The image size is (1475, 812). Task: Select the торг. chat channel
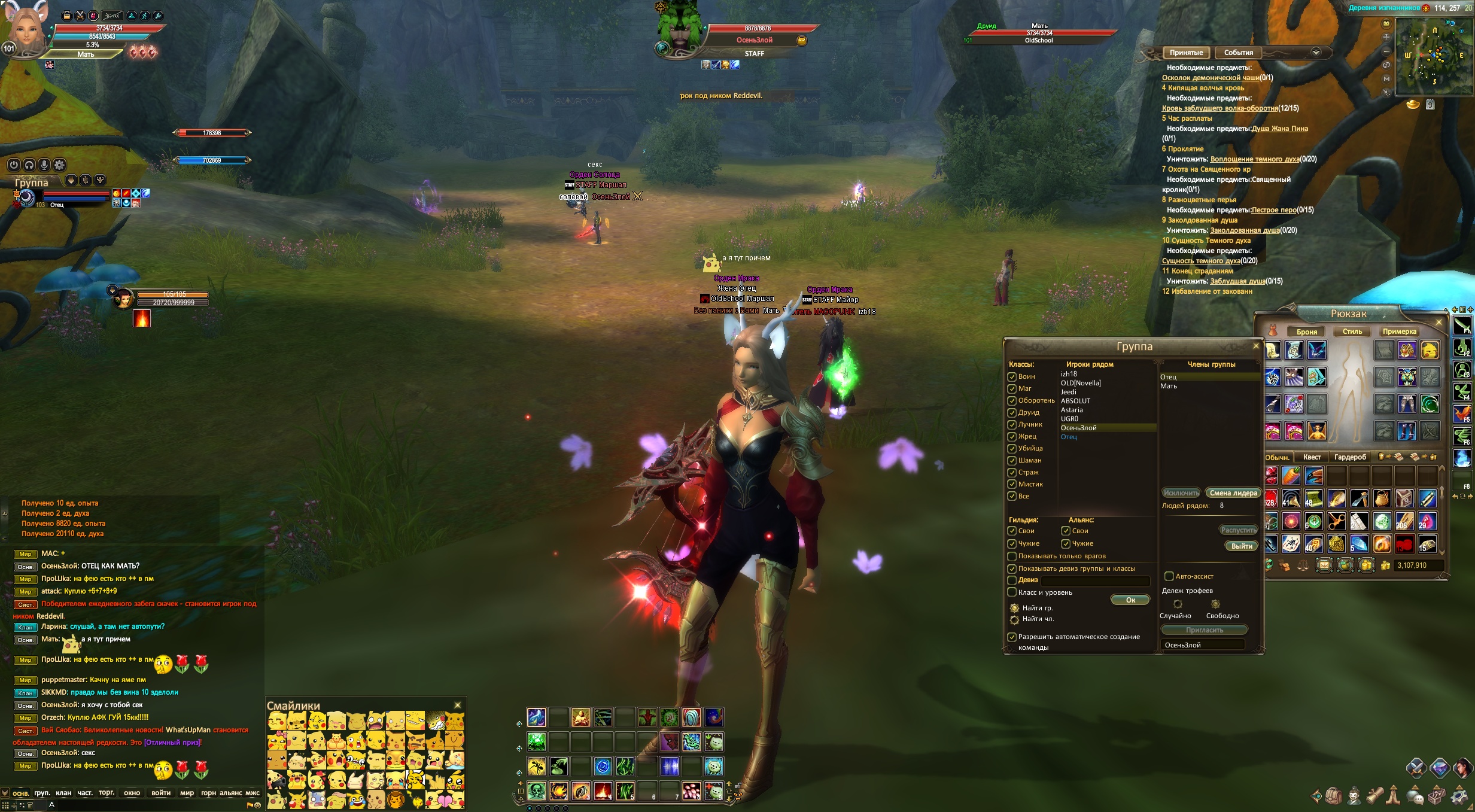click(107, 793)
